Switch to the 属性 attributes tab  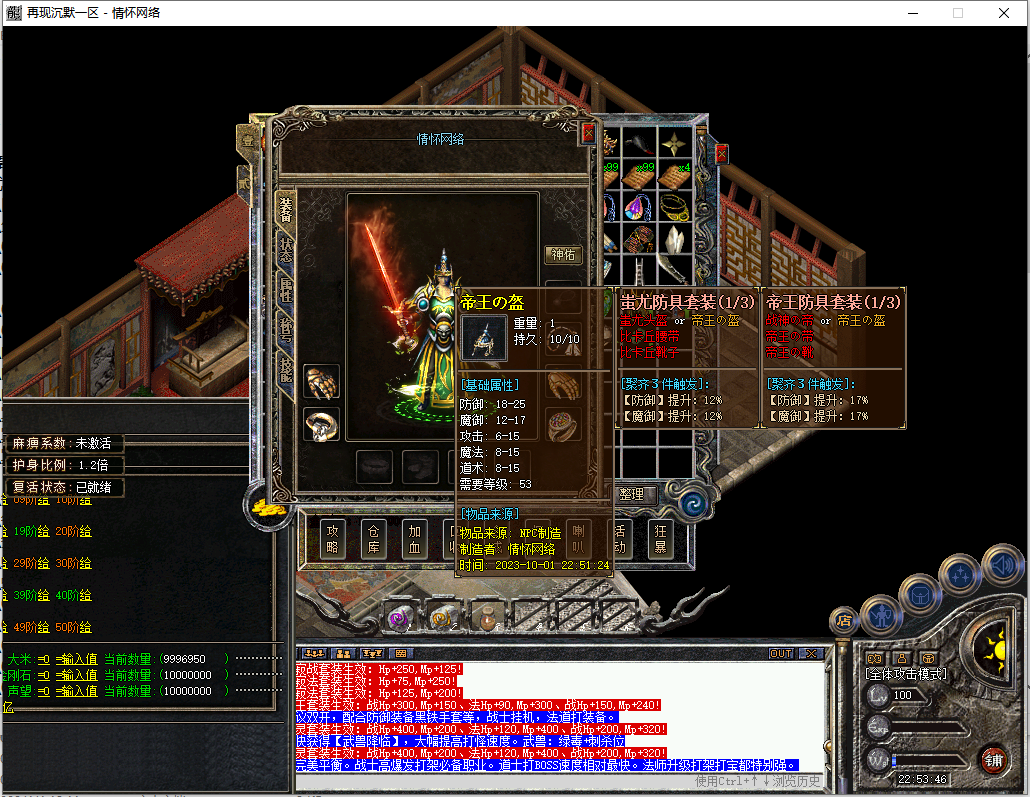pyautogui.click(x=286, y=291)
